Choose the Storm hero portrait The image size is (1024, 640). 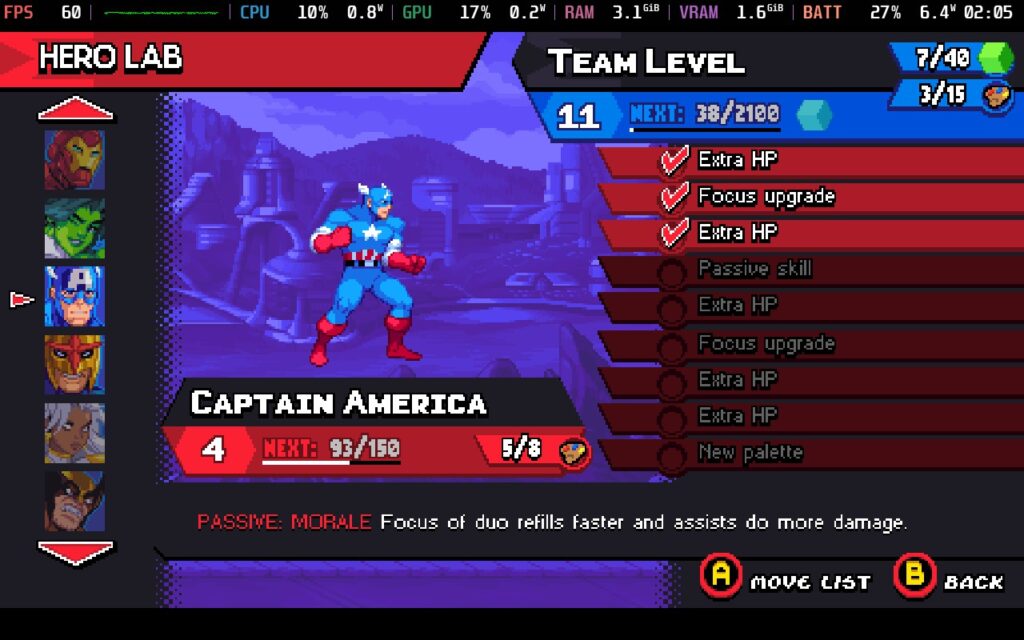pos(74,433)
